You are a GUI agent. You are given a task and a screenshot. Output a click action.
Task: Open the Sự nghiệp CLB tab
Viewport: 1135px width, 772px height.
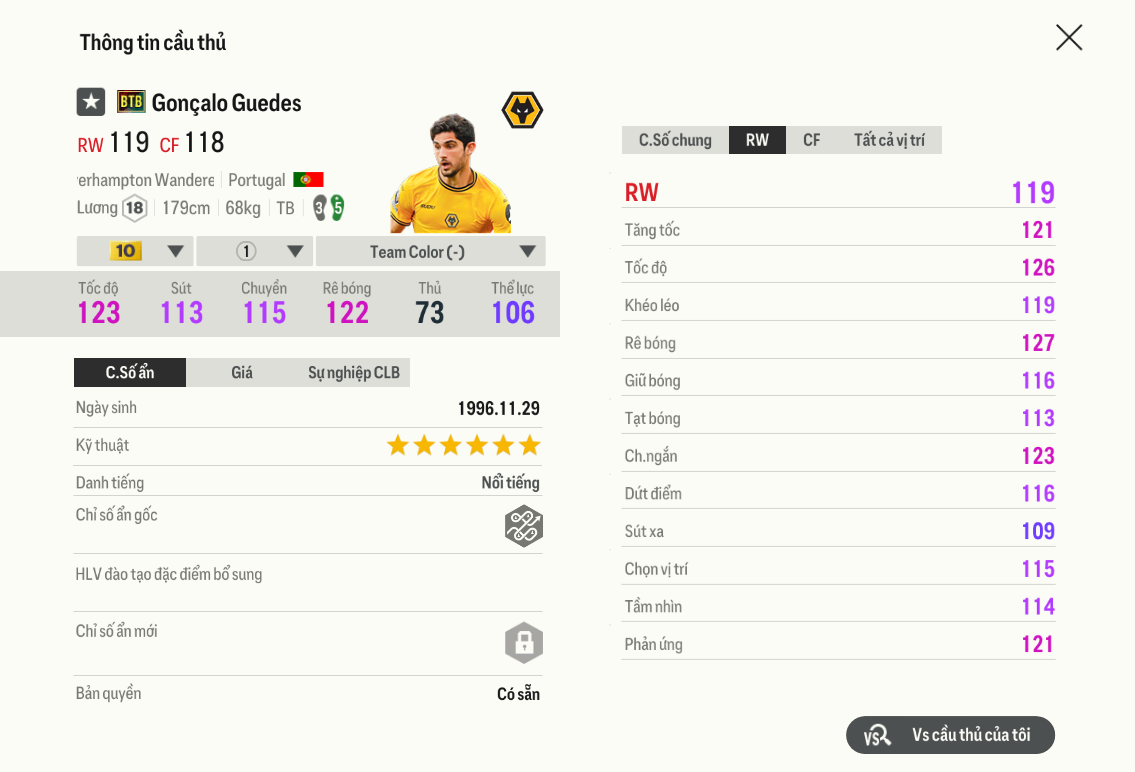coord(353,373)
